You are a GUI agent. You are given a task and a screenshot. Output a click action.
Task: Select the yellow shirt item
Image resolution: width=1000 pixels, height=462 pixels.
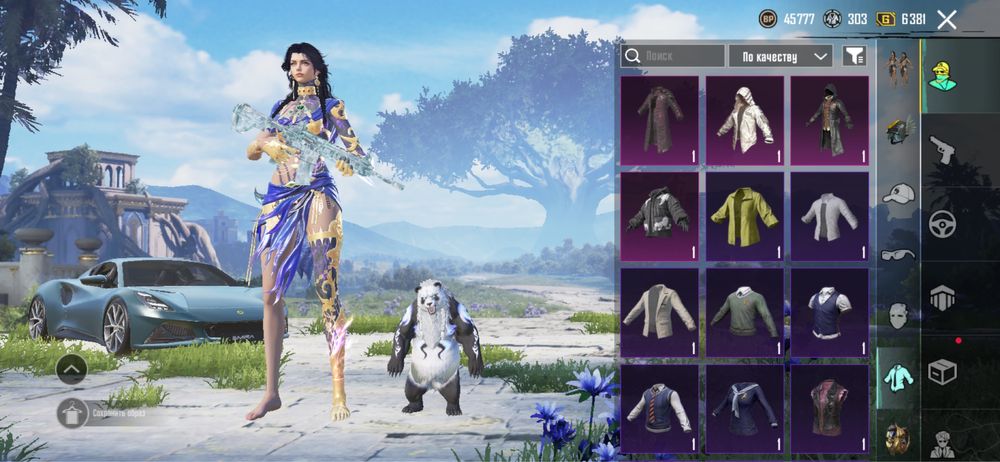click(x=745, y=216)
